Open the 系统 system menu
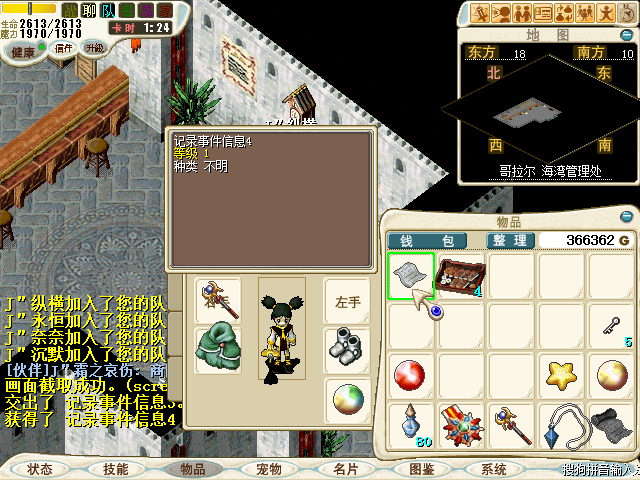The height and width of the screenshot is (480, 640). click(x=494, y=468)
